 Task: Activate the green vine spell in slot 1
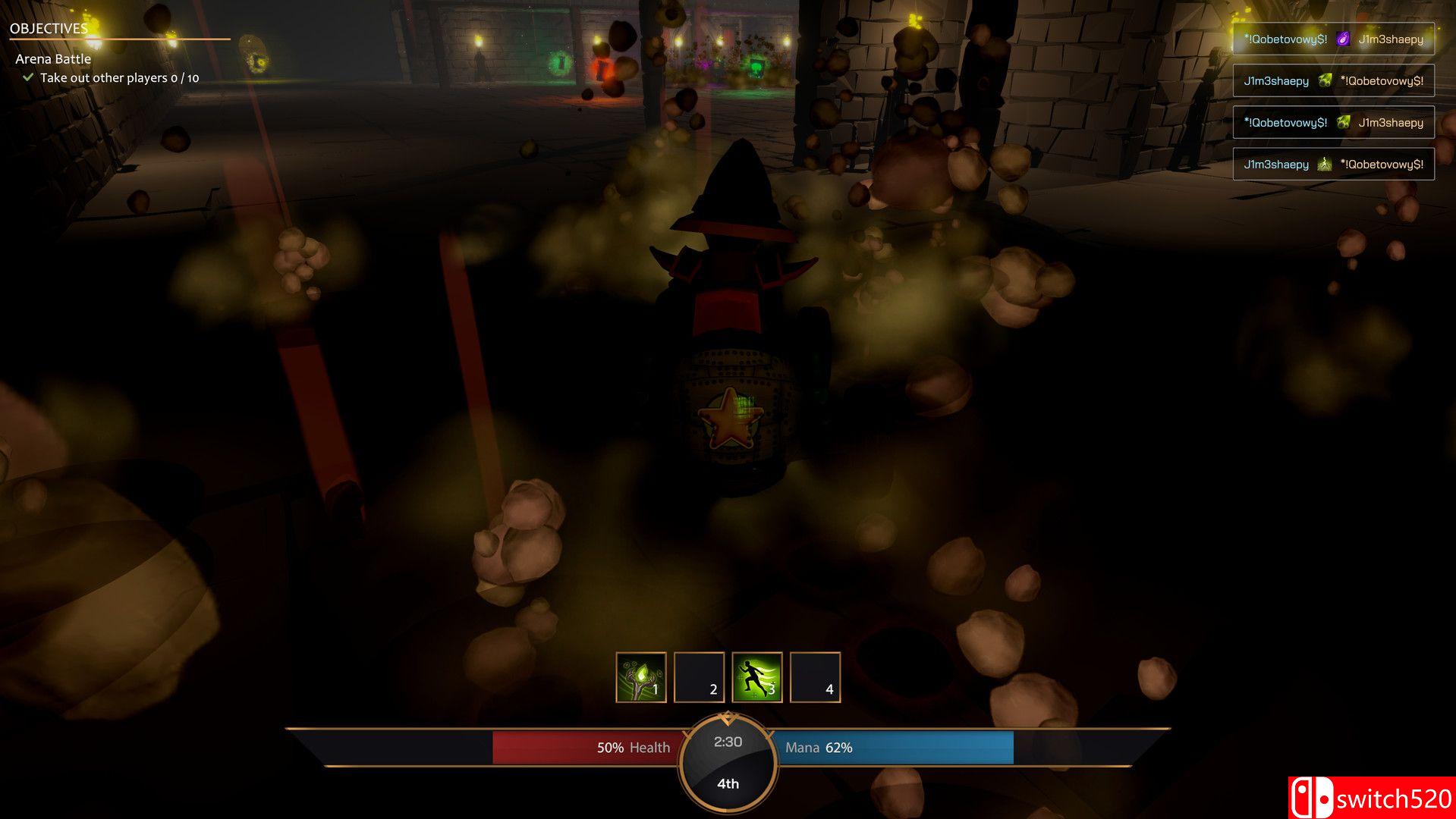pyautogui.click(x=641, y=677)
